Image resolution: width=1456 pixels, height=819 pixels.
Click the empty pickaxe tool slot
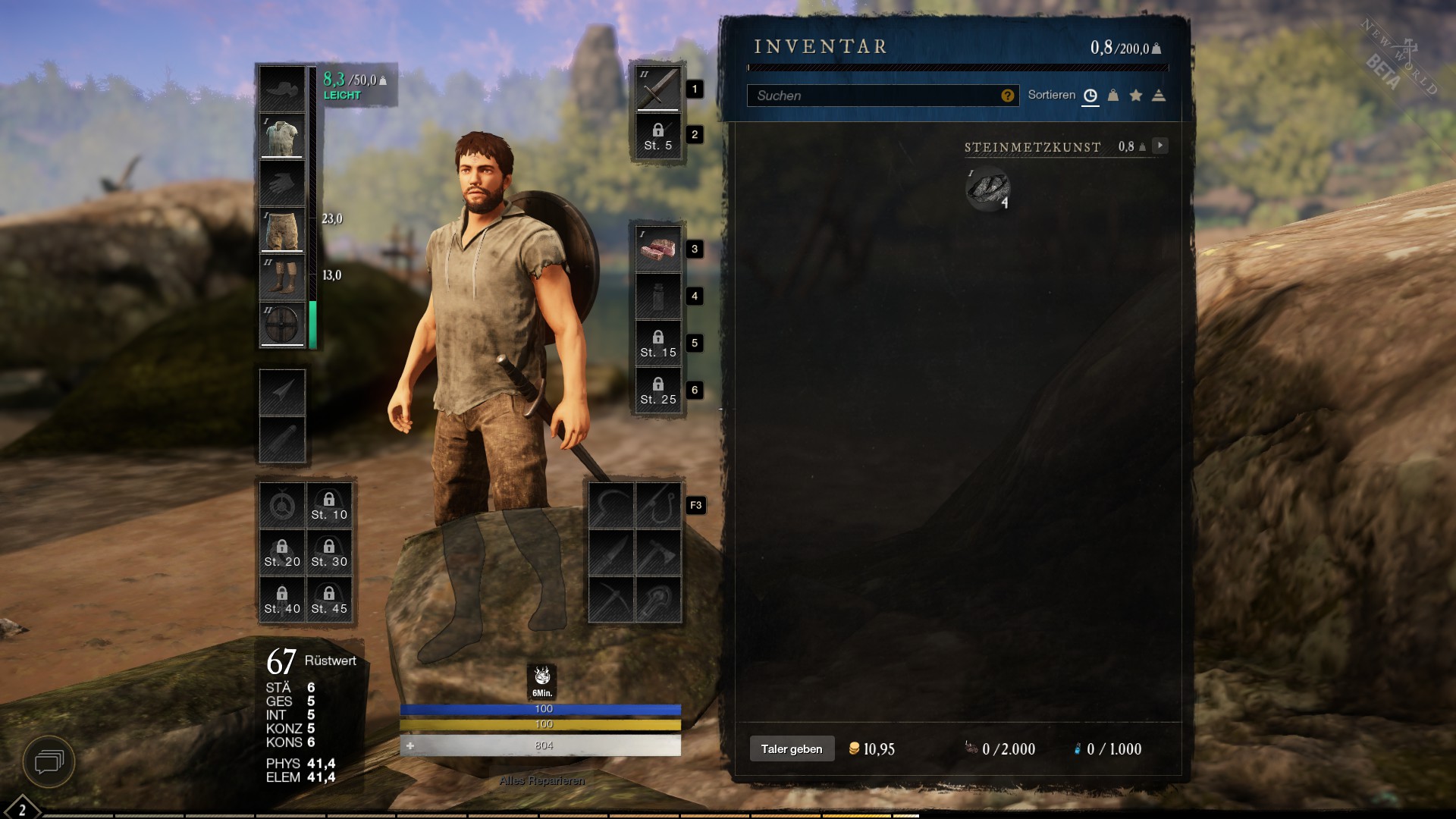(611, 600)
